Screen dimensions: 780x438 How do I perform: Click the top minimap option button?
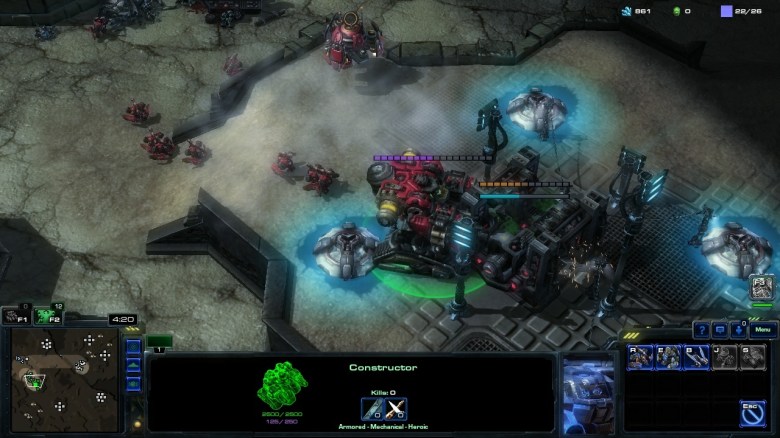(133, 348)
